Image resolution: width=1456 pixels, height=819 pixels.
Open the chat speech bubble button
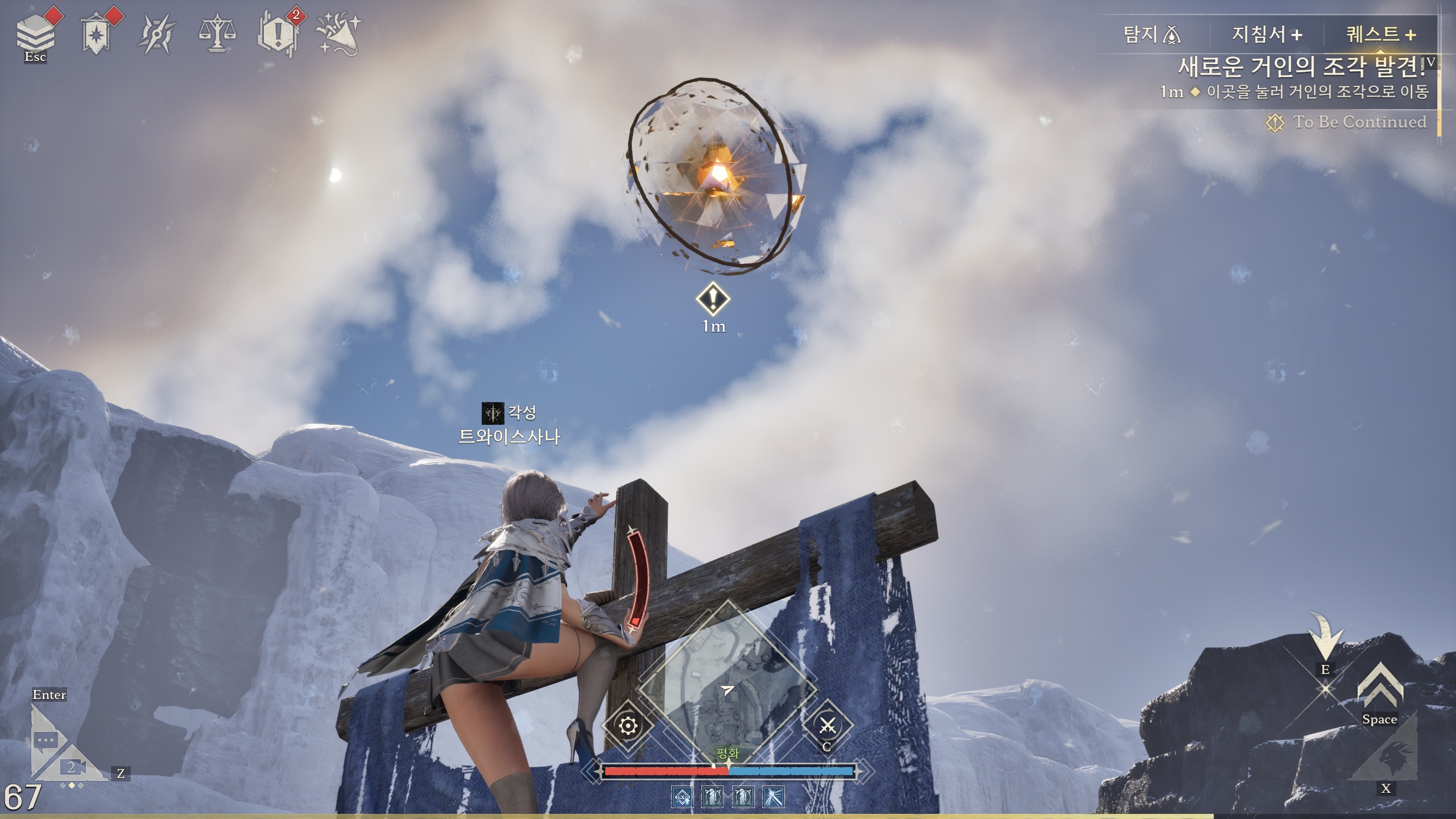47,741
